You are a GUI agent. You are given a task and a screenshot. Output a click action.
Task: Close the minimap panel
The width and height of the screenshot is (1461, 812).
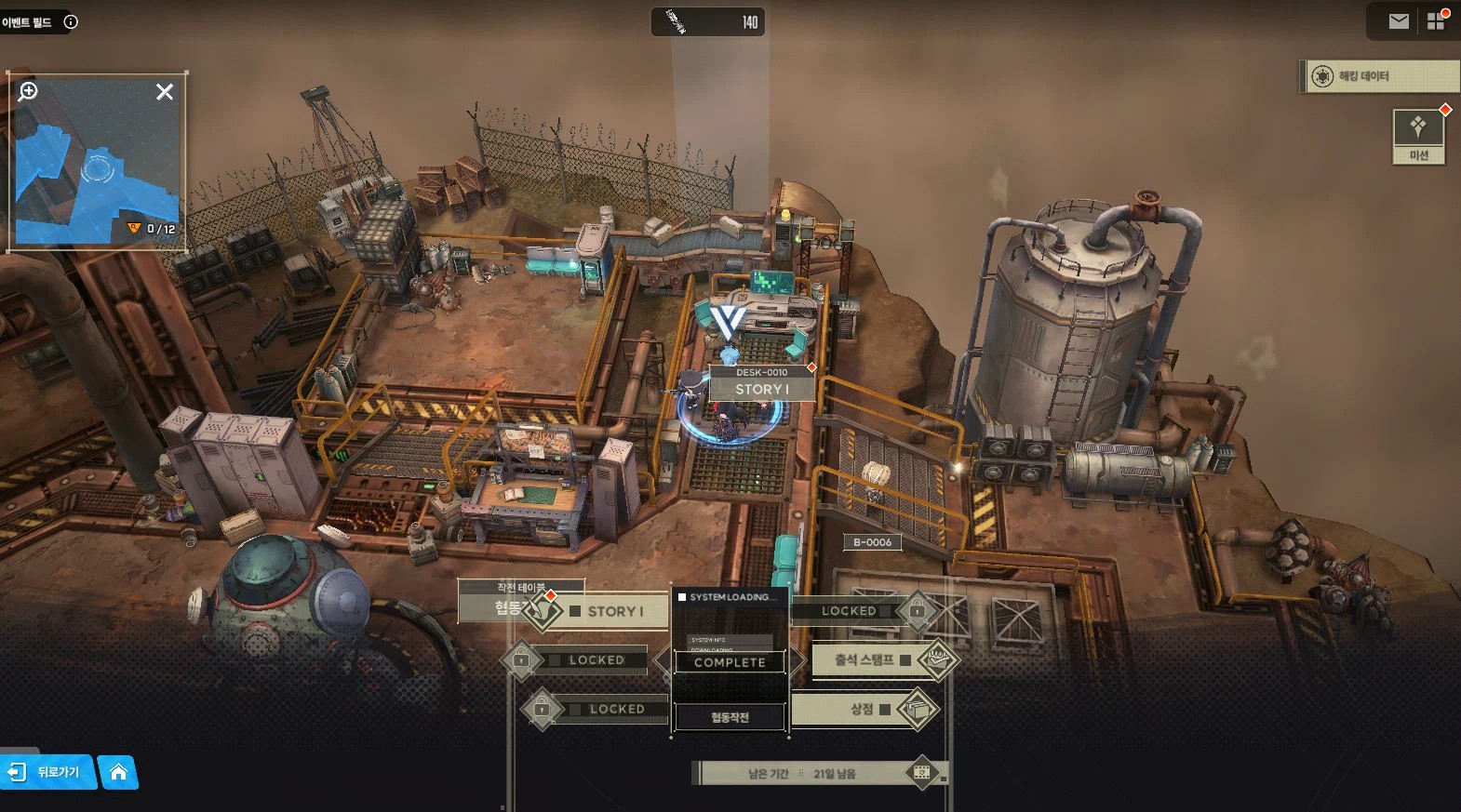pos(165,91)
